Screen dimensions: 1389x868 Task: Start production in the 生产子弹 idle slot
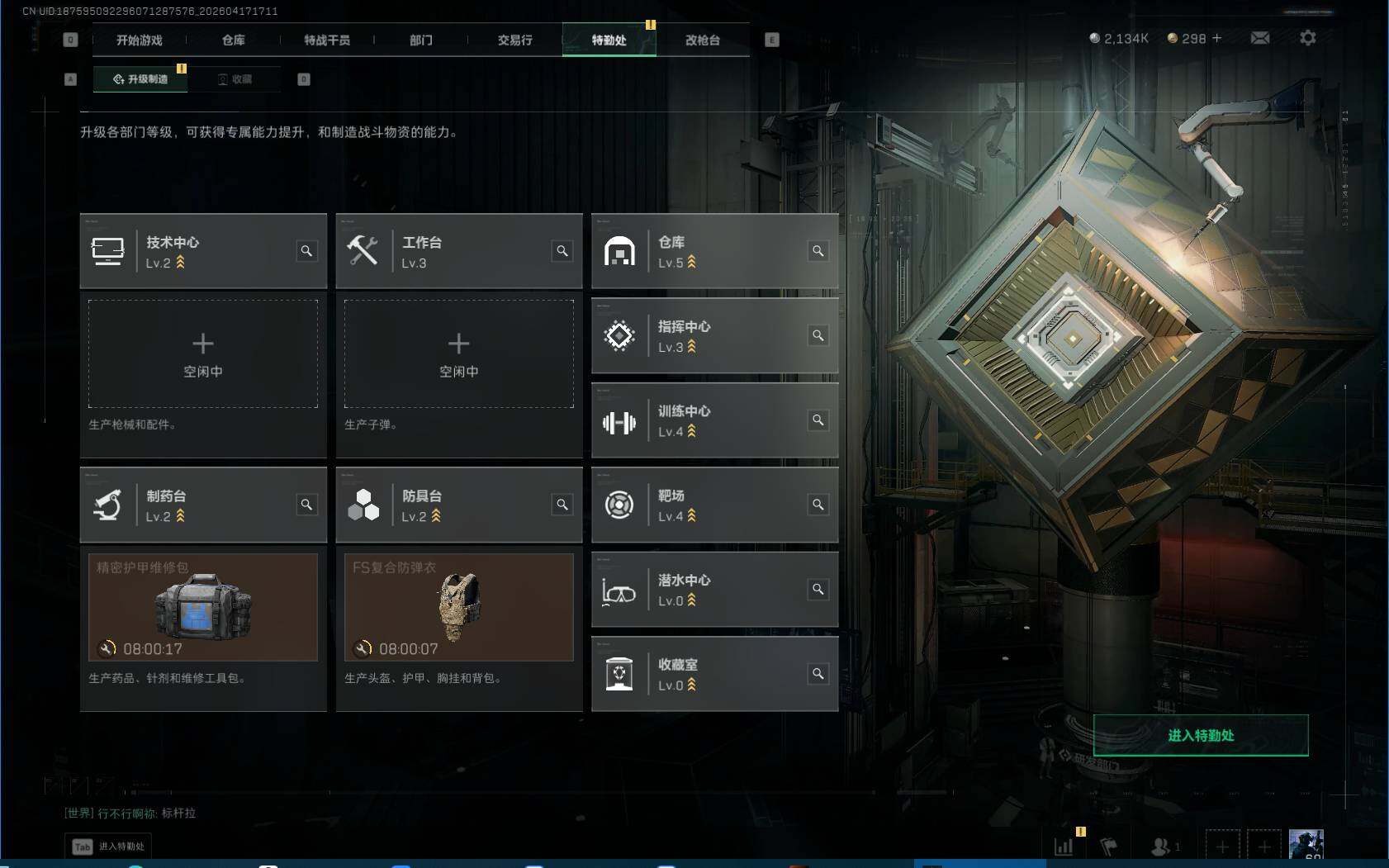pyautogui.click(x=459, y=353)
